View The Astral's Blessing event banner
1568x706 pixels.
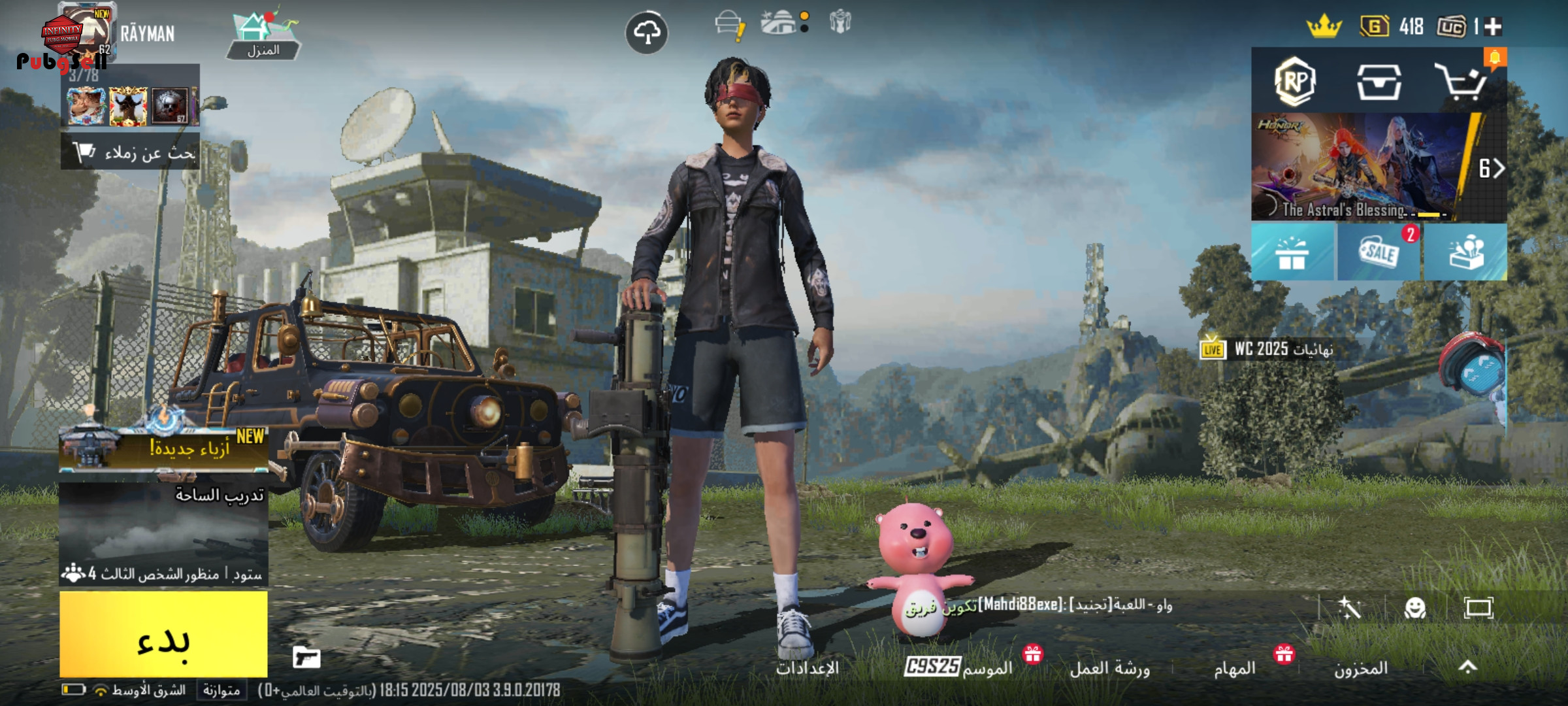(x=1359, y=167)
